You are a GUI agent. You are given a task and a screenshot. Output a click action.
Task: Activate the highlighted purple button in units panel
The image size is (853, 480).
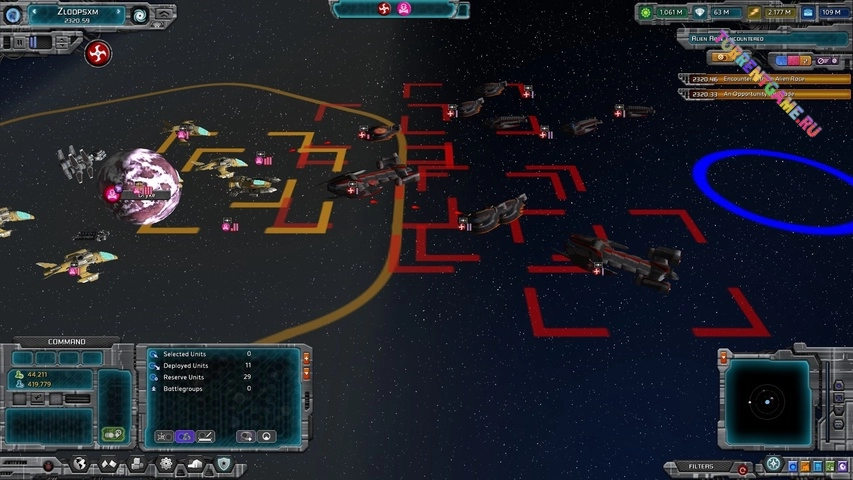pos(184,436)
